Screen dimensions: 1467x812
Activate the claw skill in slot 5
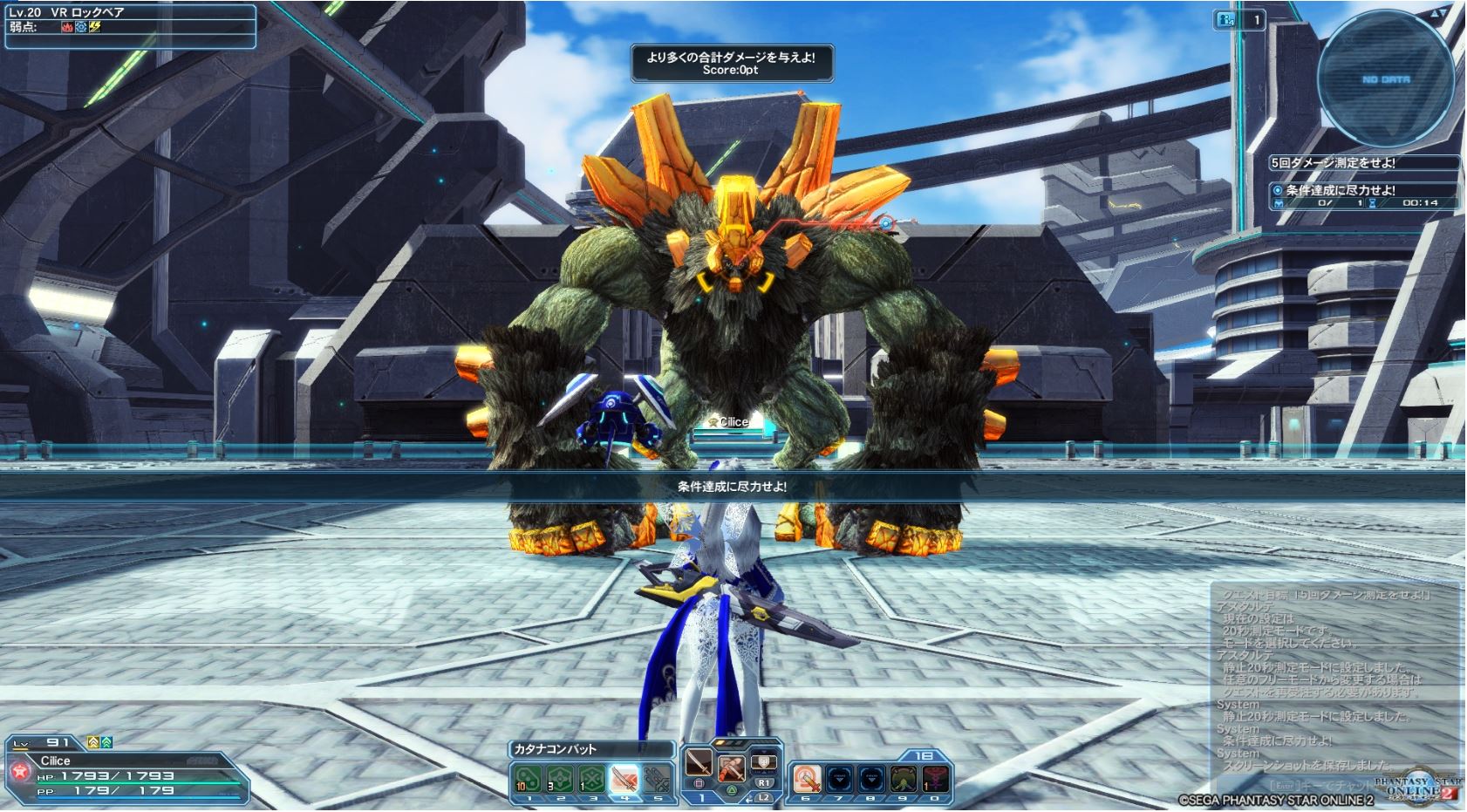click(656, 777)
